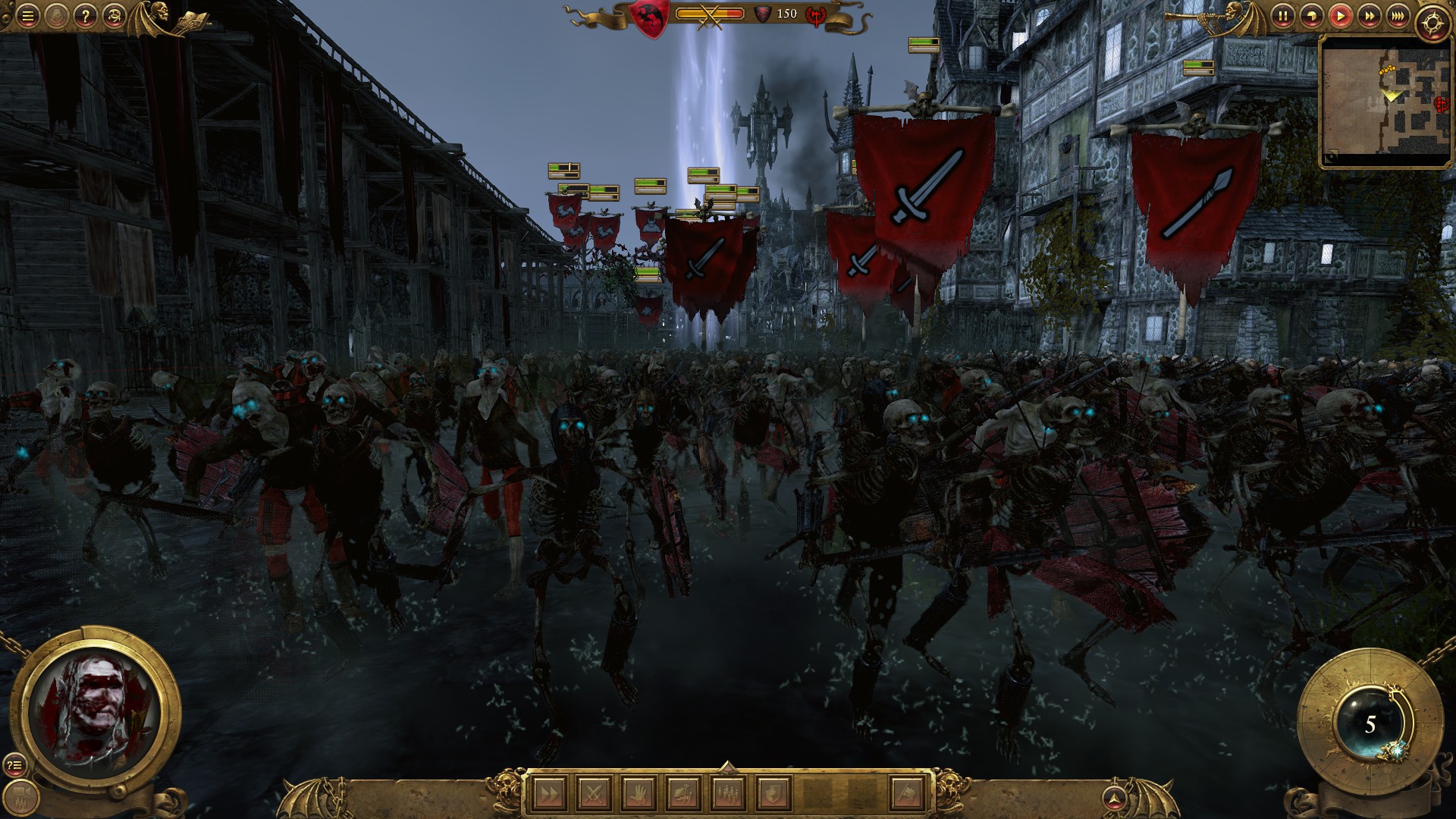Set battle speed to slow motion
This screenshot has height=819, width=1456.
click(1311, 15)
